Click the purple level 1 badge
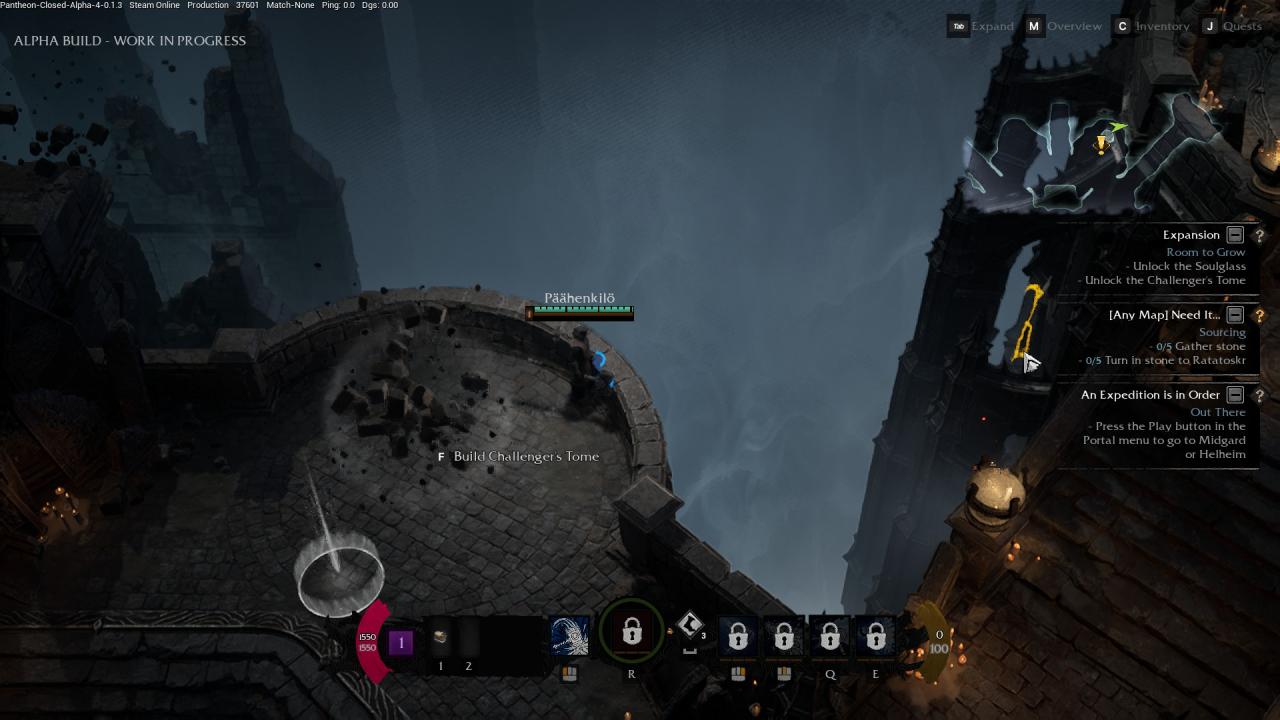This screenshot has width=1280, height=720. [x=401, y=642]
